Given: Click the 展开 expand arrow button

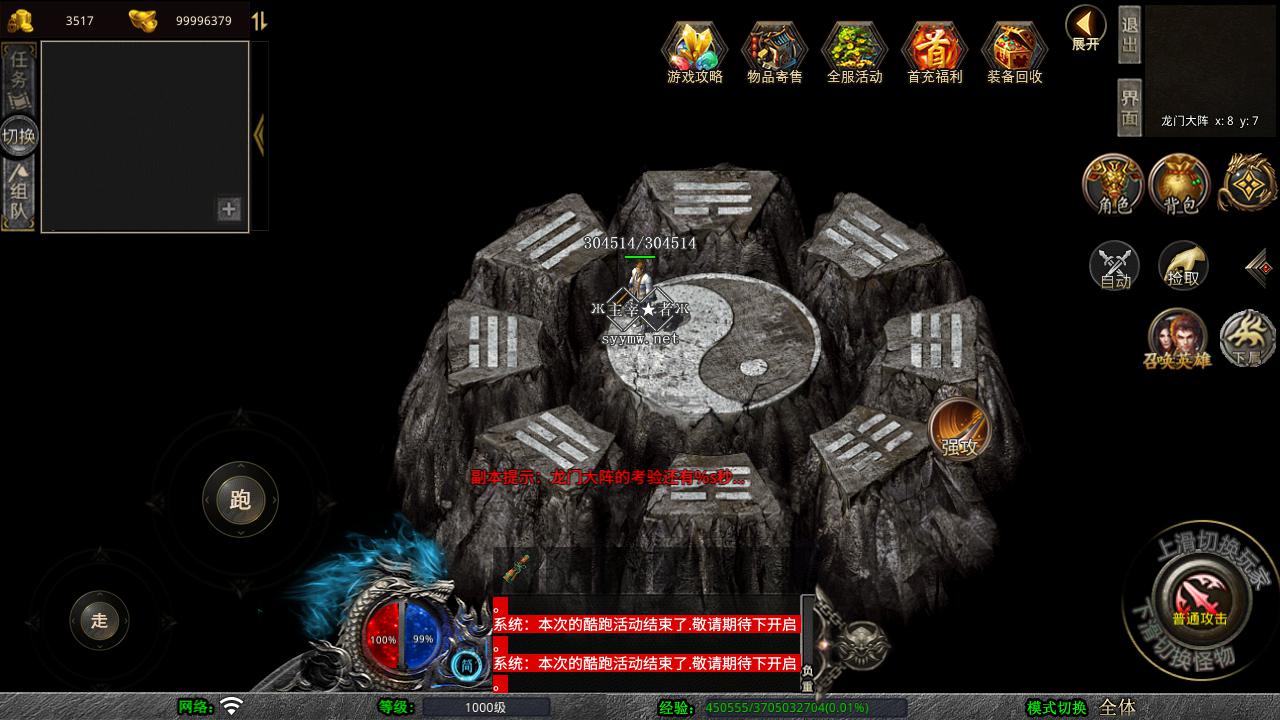Looking at the screenshot, I should pos(1085,28).
